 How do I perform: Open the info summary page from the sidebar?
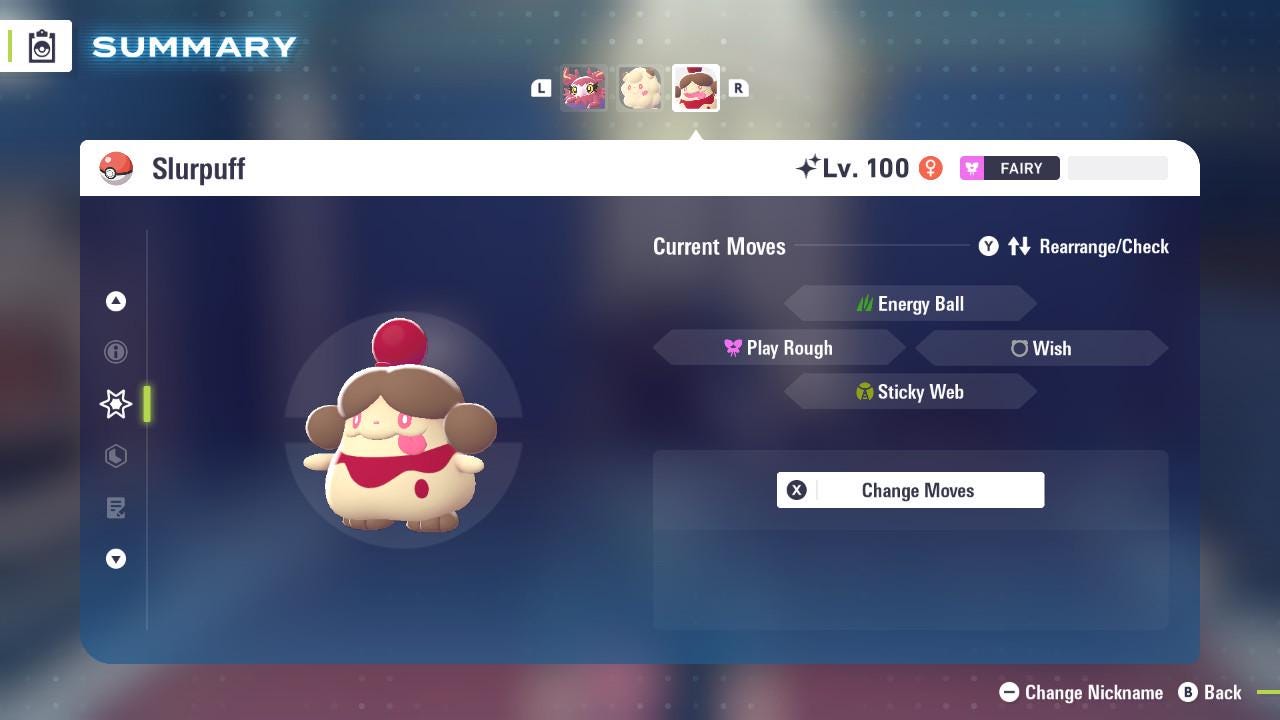click(115, 352)
